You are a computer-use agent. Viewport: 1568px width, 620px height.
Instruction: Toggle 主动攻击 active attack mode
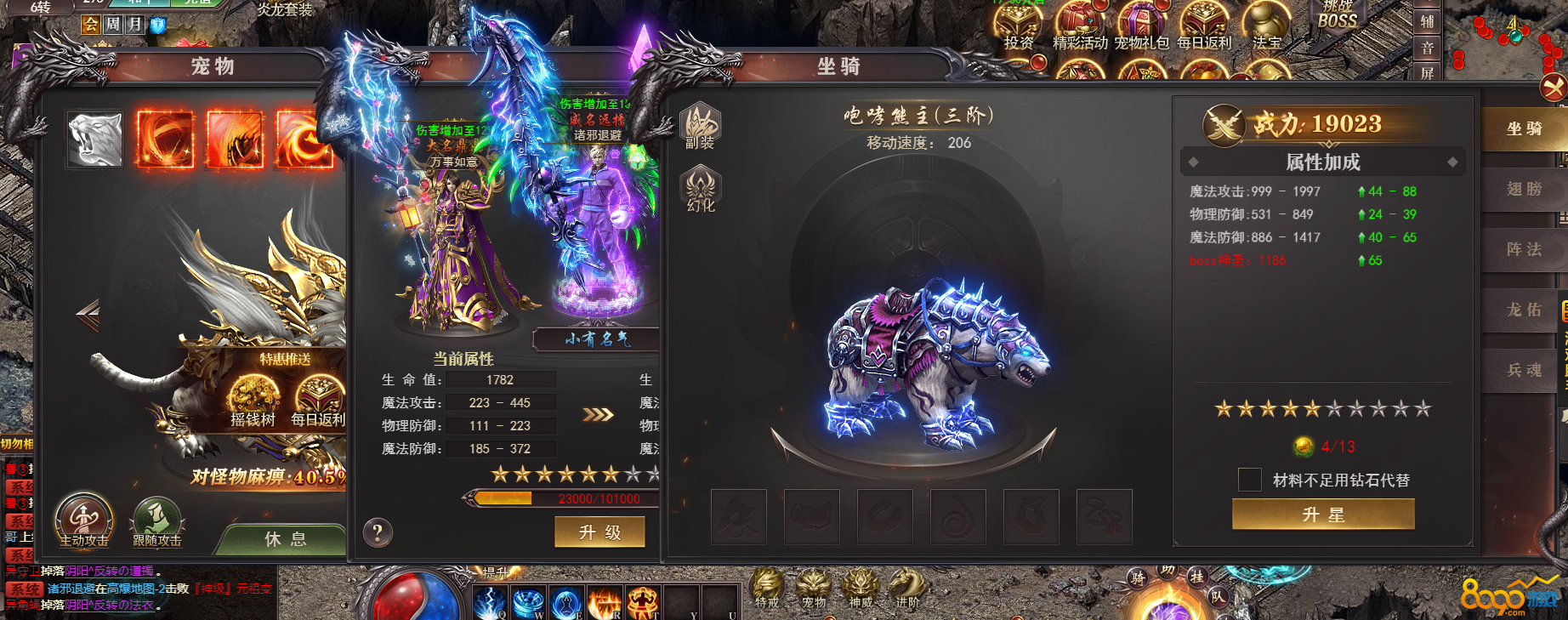coord(83,520)
